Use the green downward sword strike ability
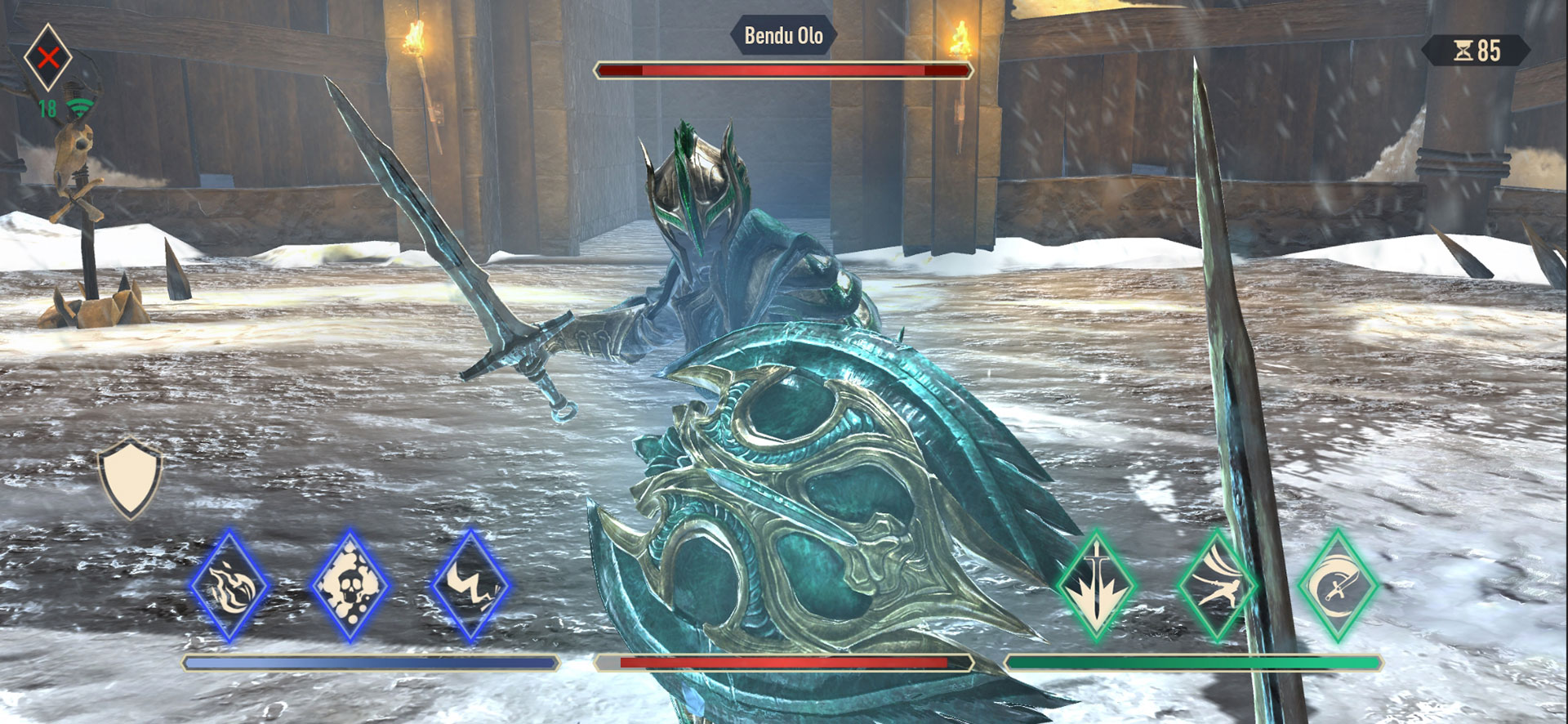Viewport: 1568px width, 724px height. pos(1096,585)
